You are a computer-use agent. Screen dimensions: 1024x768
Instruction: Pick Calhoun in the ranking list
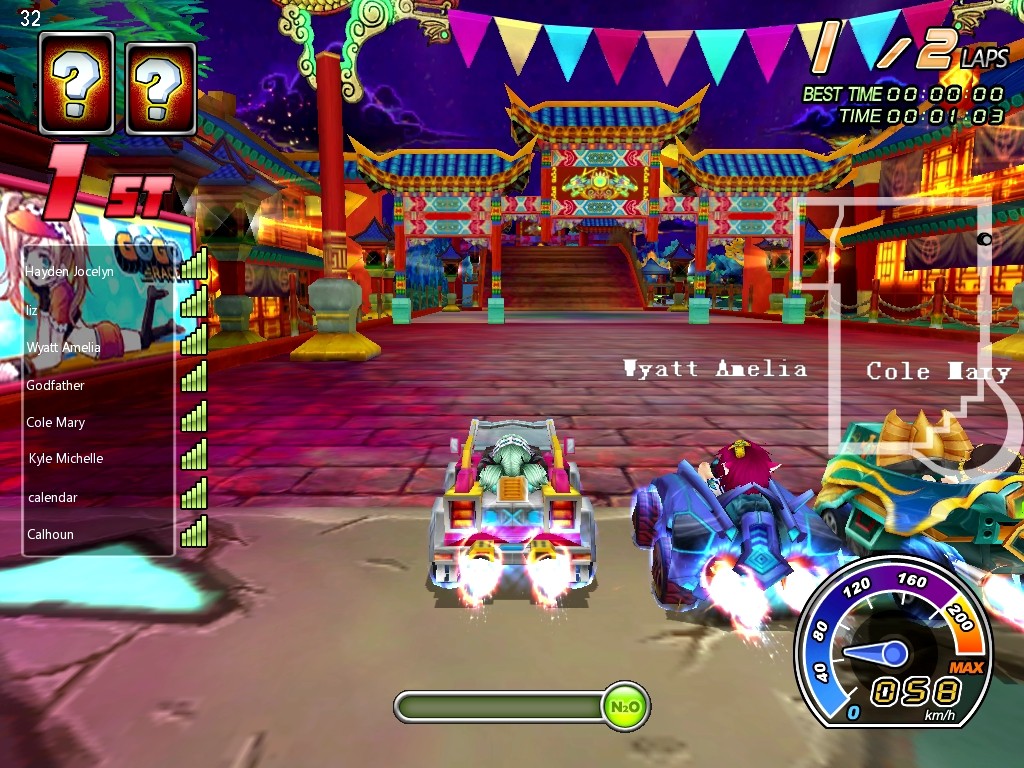(x=50, y=534)
